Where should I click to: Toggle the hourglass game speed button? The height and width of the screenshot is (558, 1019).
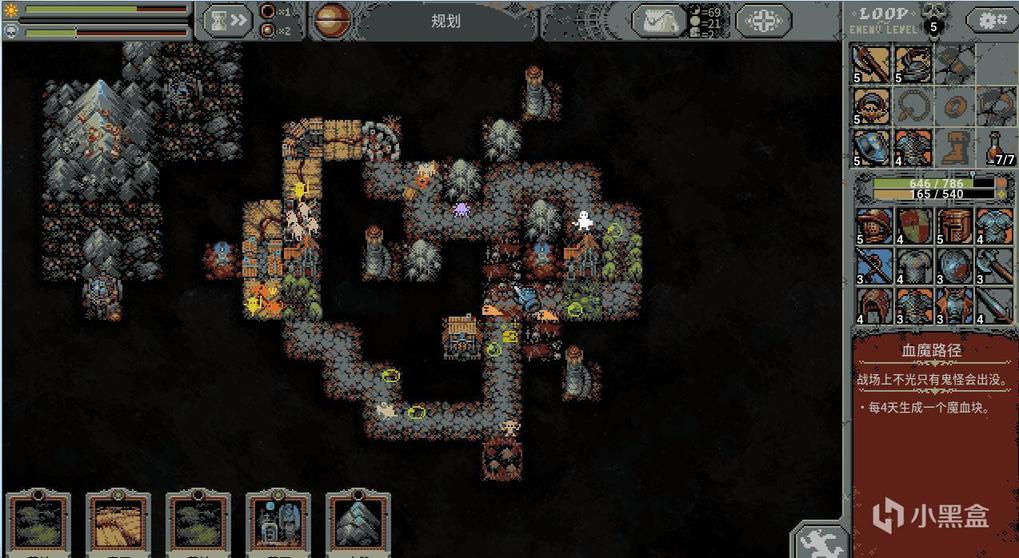[226, 19]
